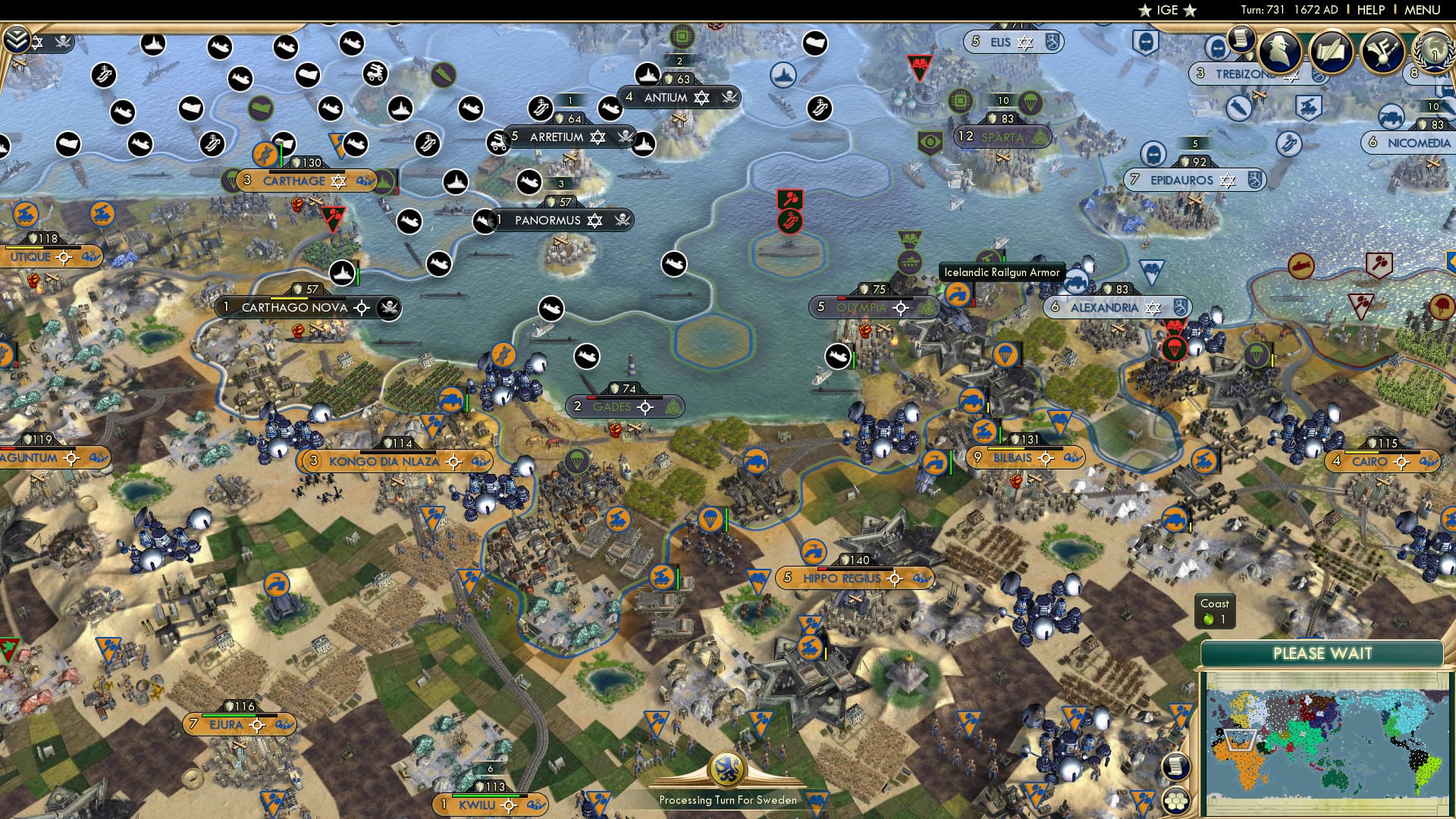
Task: Click the Star of David icon on Elis banner
Action: (x=1025, y=42)
